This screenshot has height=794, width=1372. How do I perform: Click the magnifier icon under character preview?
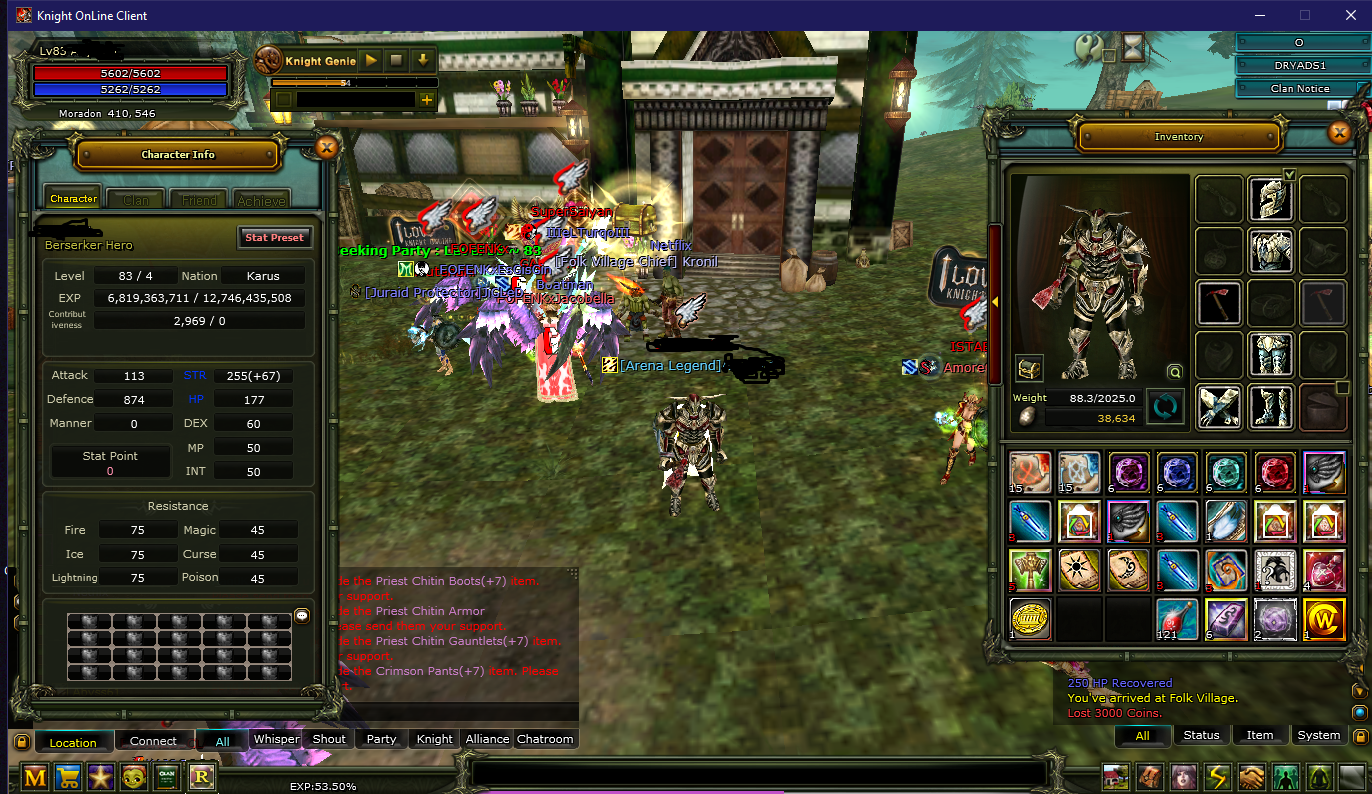coord(1175,371)
